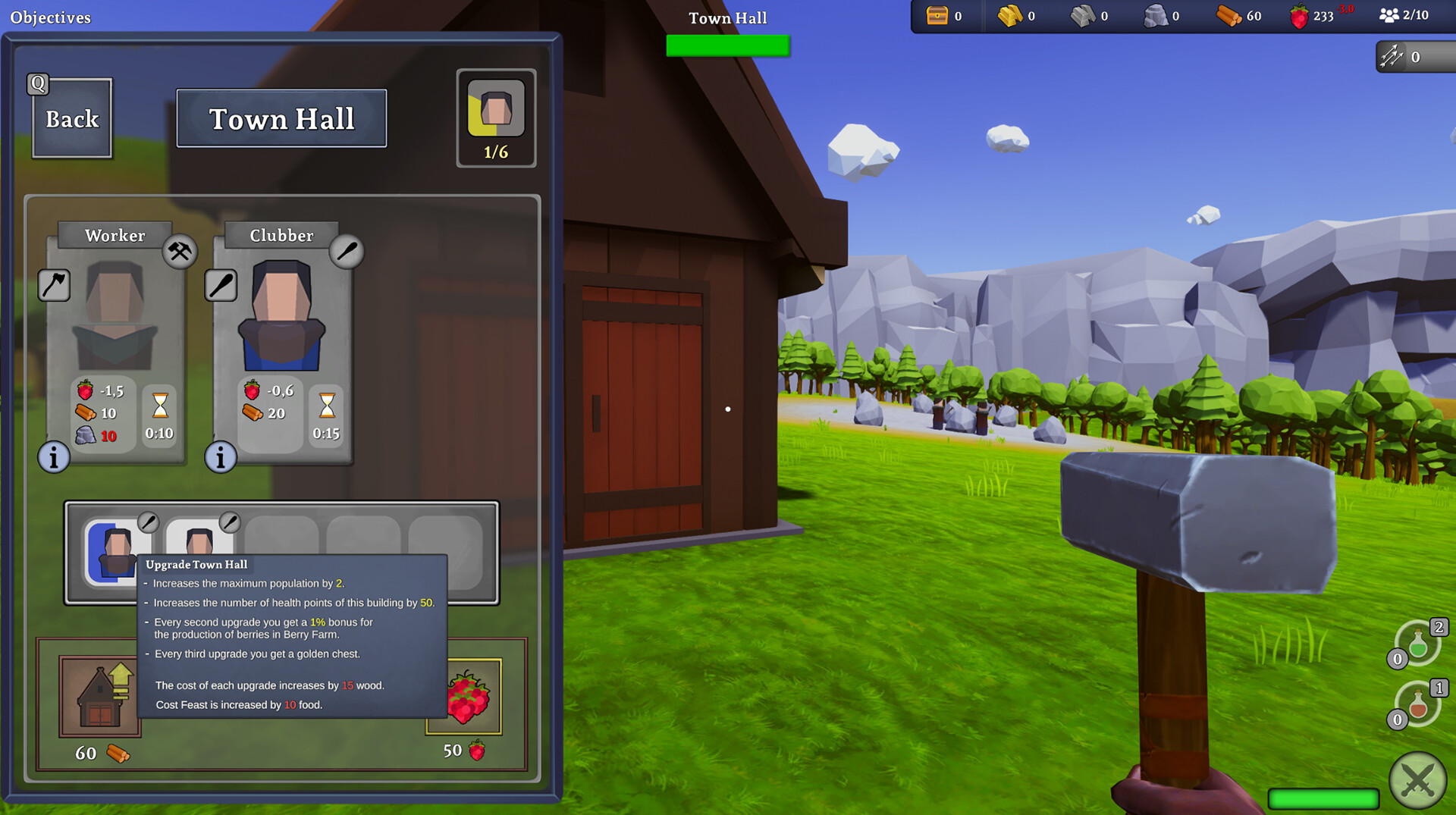Select the axe tool on the Worker card
Image resolution: width=1456 pixels, height=815 pixels.
click(x=53, y=286)
